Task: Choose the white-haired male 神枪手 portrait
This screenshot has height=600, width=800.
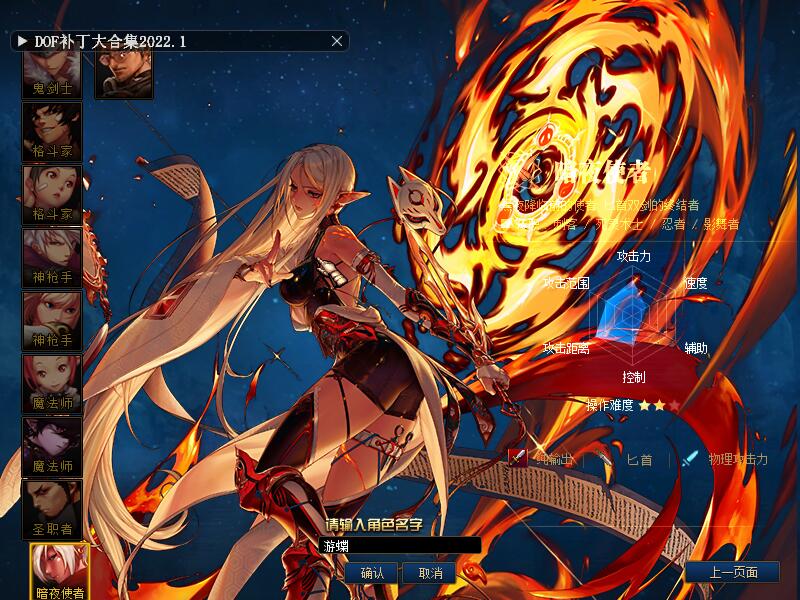Action: coord(52,257)
